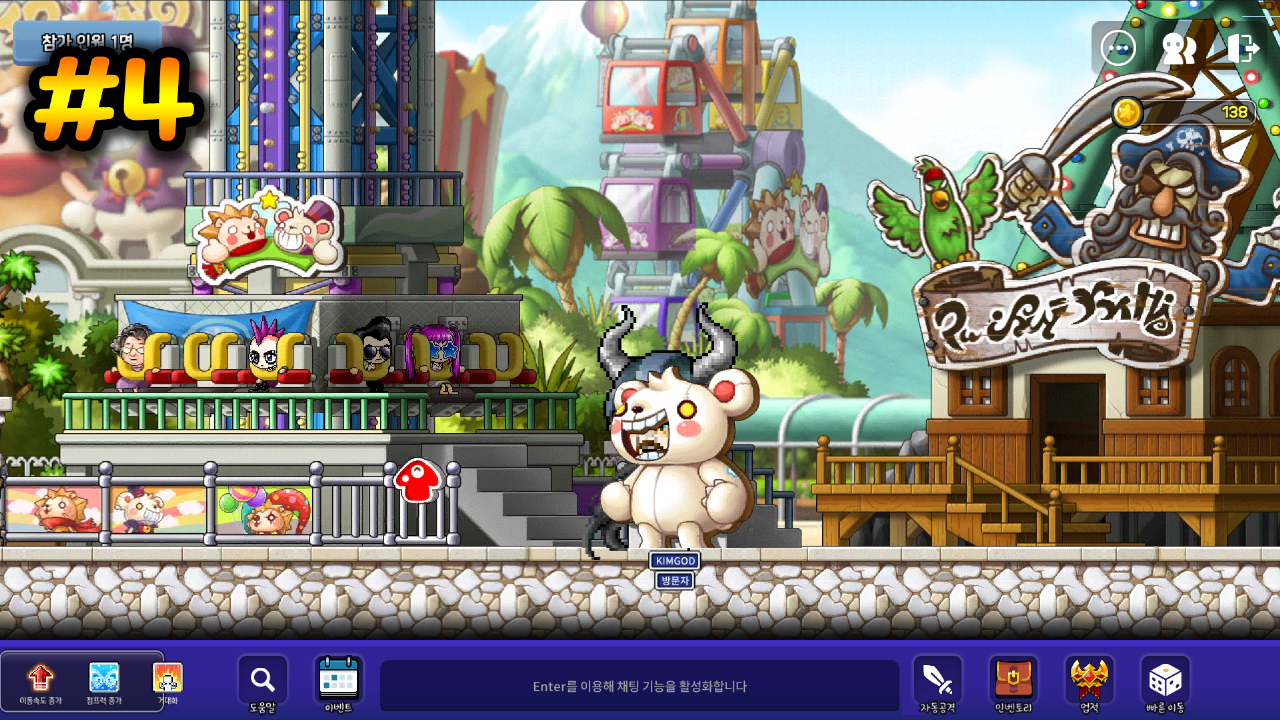Open the help (도움말) magnifier button
The image size is (1280, 720).
click(x=262, y=680)
